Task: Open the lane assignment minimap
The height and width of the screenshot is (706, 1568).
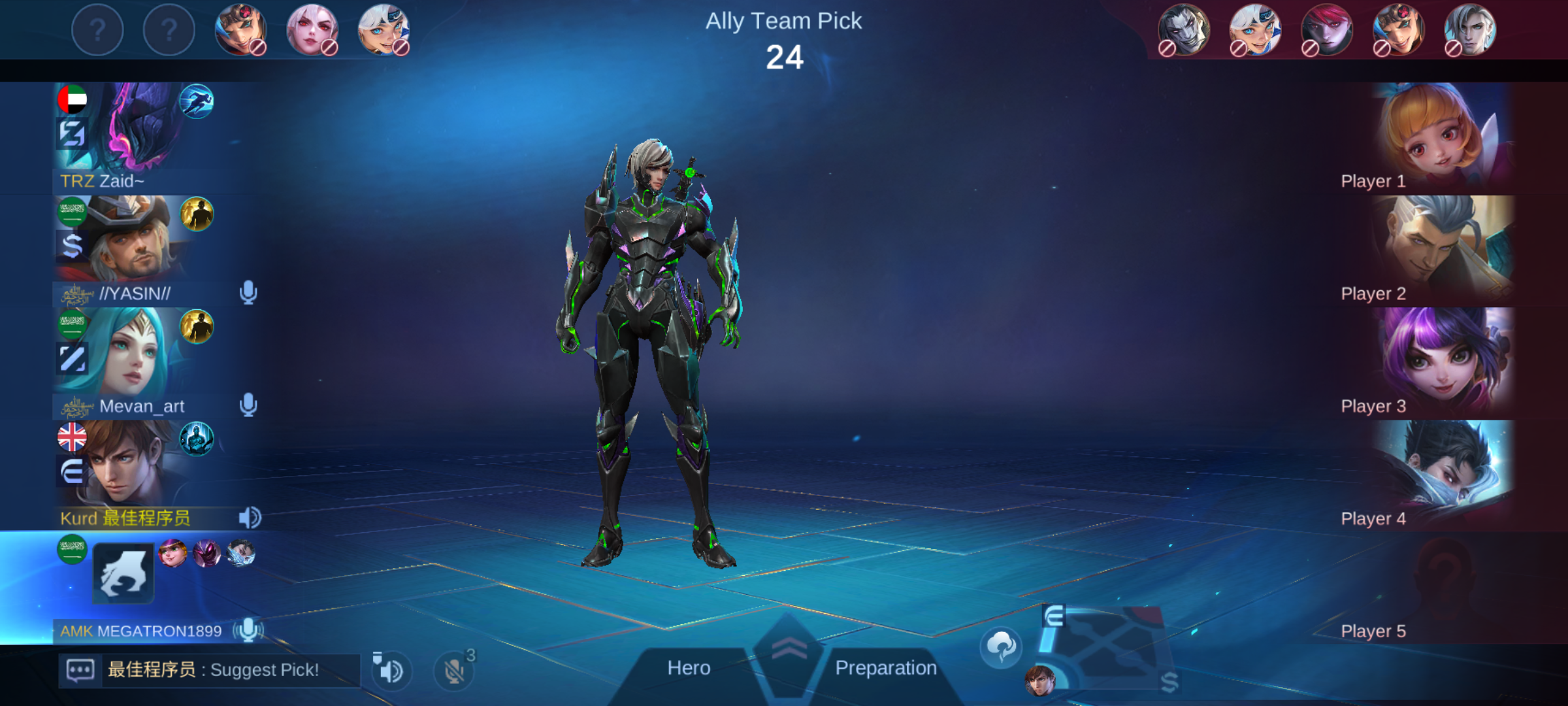Action: (x=1104, y=647)
